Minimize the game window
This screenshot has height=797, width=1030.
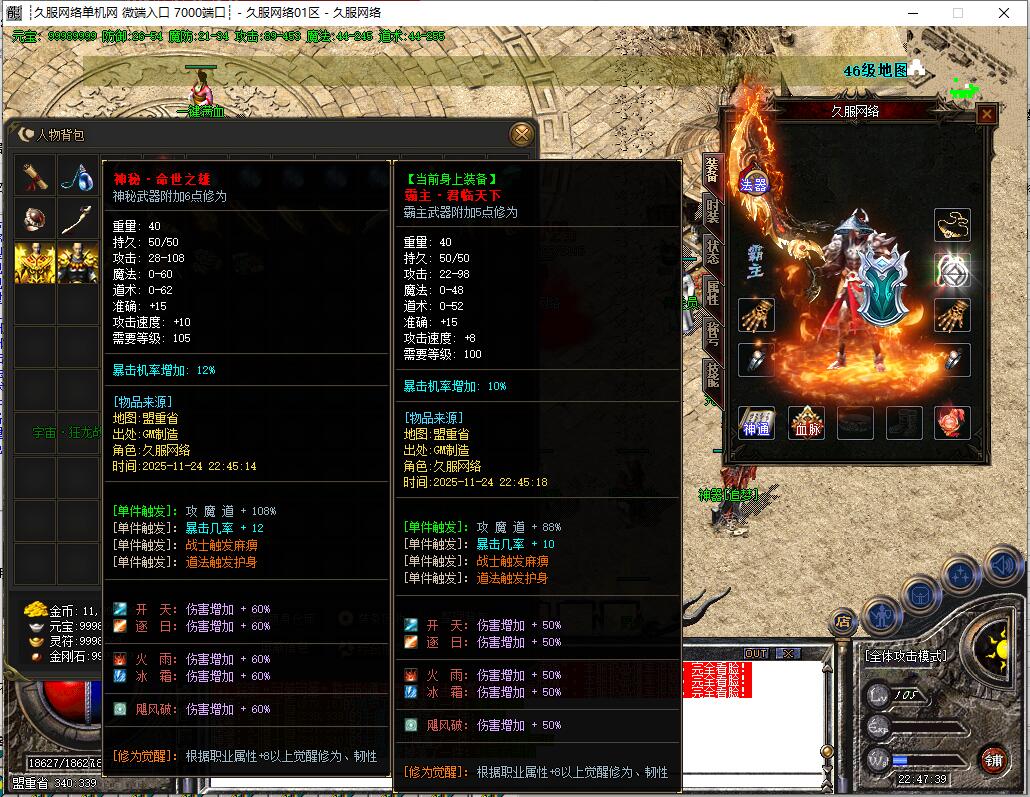point(913,13)
